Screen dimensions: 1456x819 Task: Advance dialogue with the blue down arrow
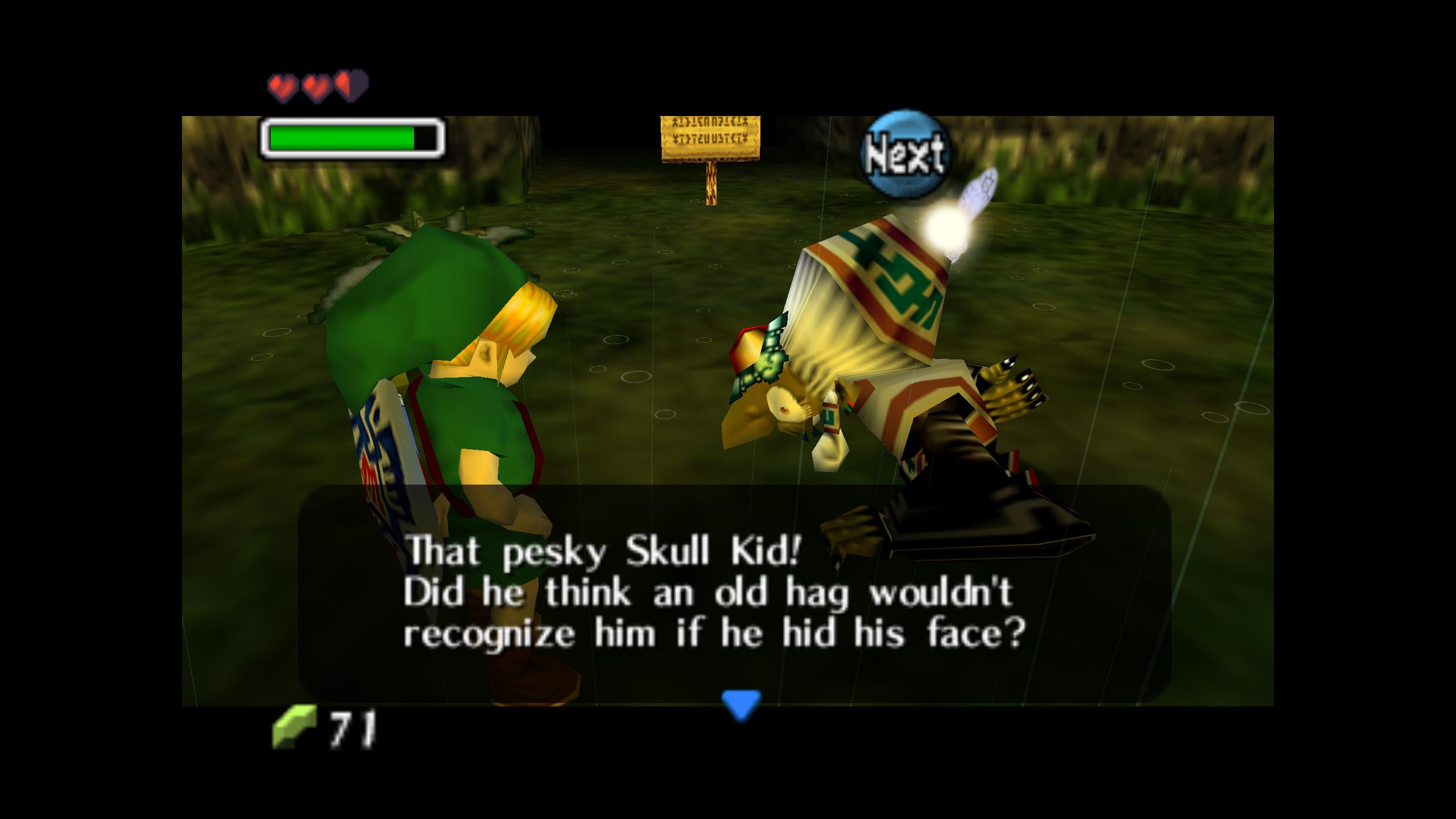point(741,704)
